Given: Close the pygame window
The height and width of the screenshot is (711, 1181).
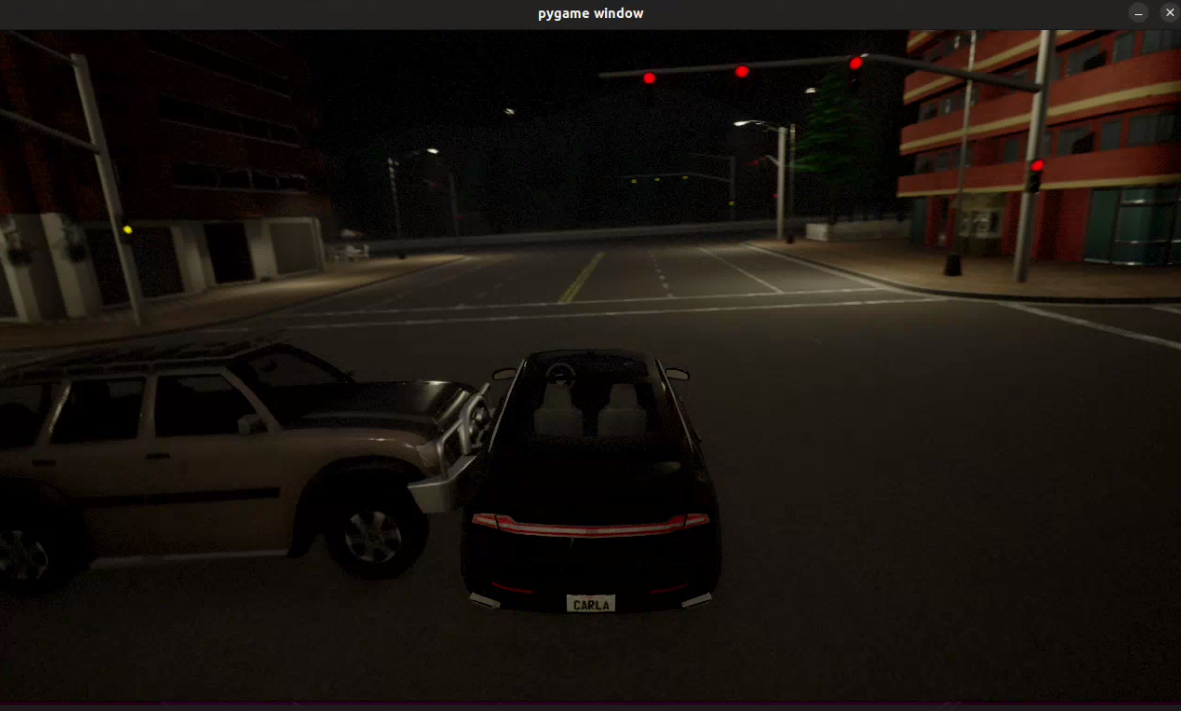Looking at the screenshot, I should [1169, 13].
